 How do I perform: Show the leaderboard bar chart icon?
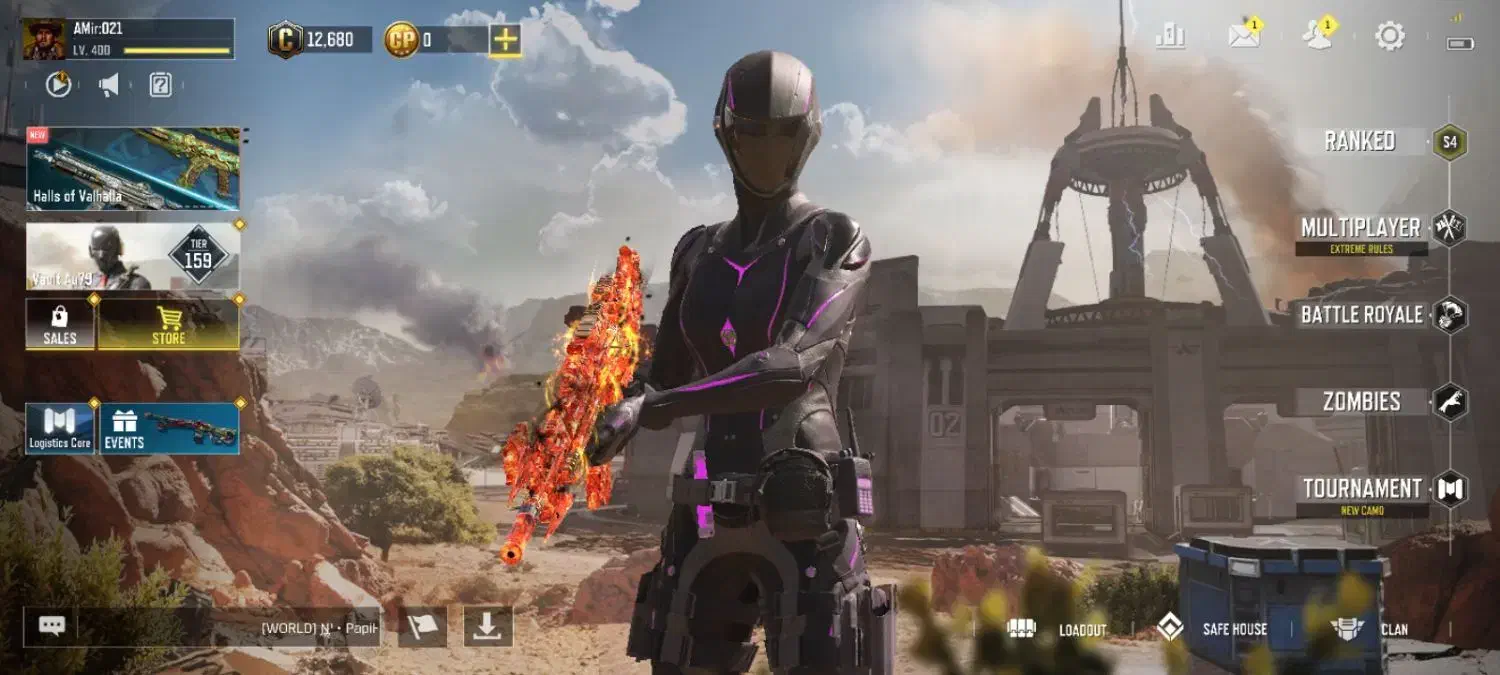[x=1170, y=37]
